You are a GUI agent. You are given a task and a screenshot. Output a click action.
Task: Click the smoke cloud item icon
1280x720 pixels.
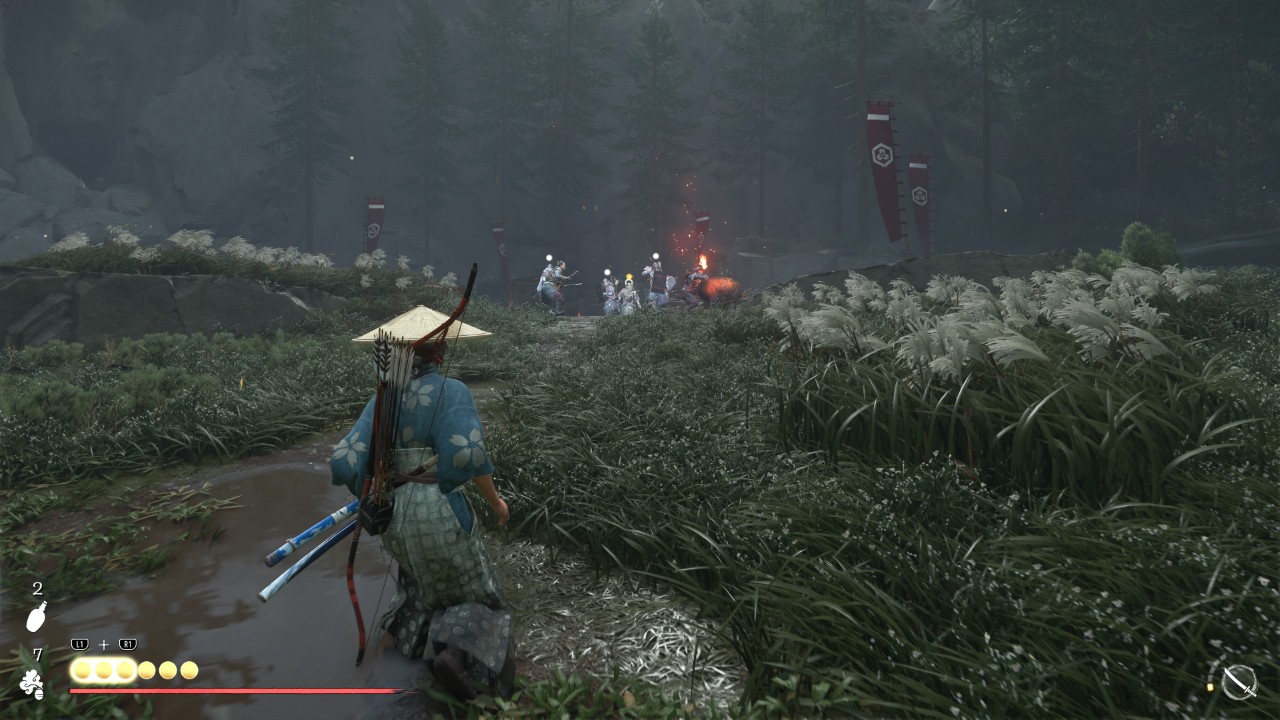click(x=32, y=683)
